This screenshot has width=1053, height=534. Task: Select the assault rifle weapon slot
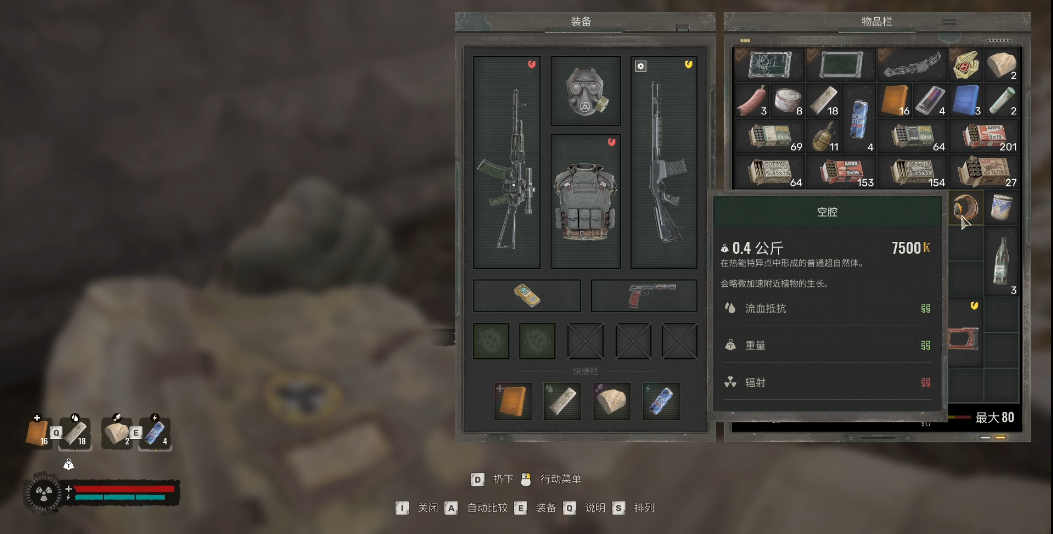tap(506, 162)
